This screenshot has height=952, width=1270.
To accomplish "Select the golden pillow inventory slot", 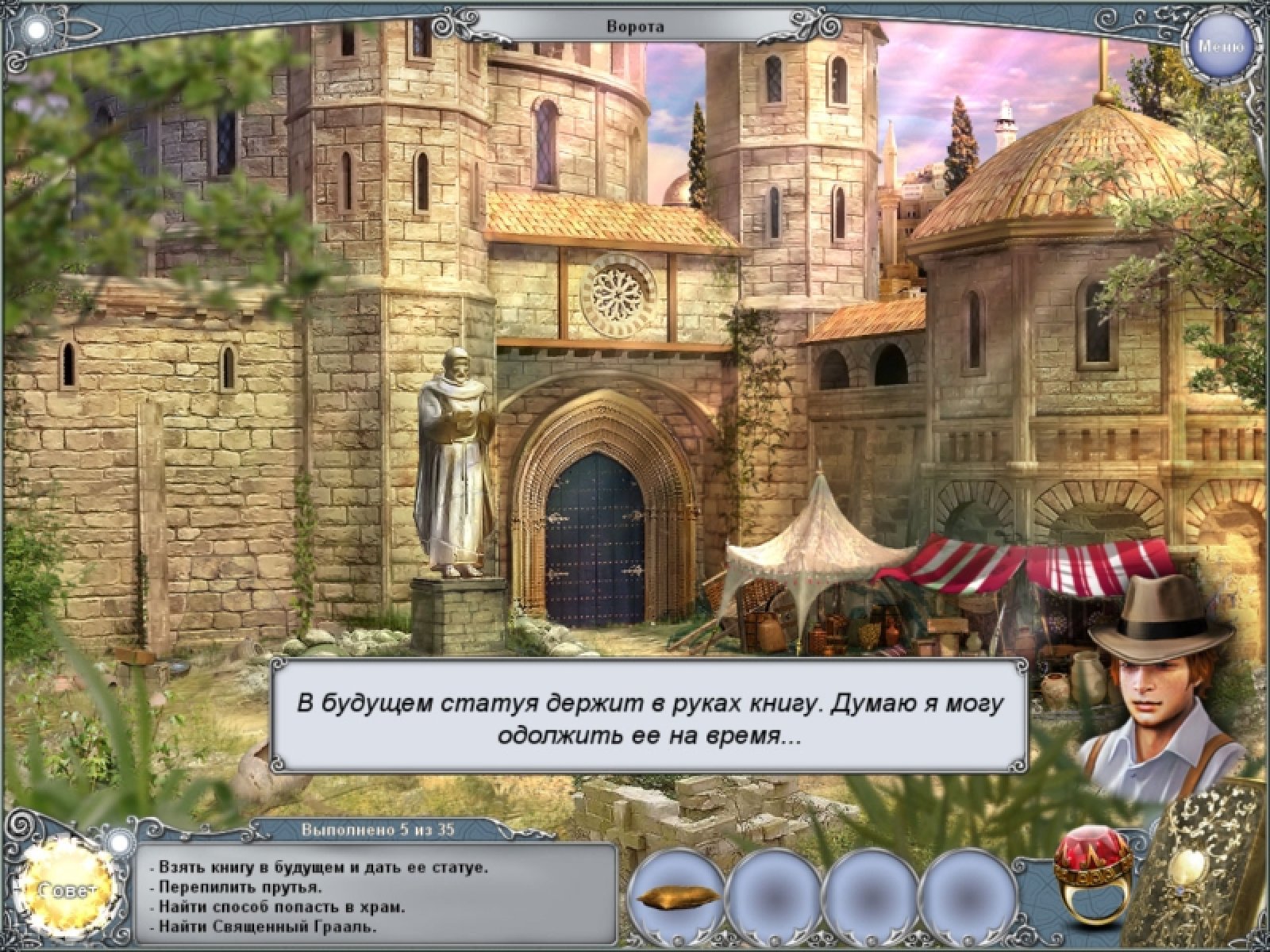I will point(678,899).
